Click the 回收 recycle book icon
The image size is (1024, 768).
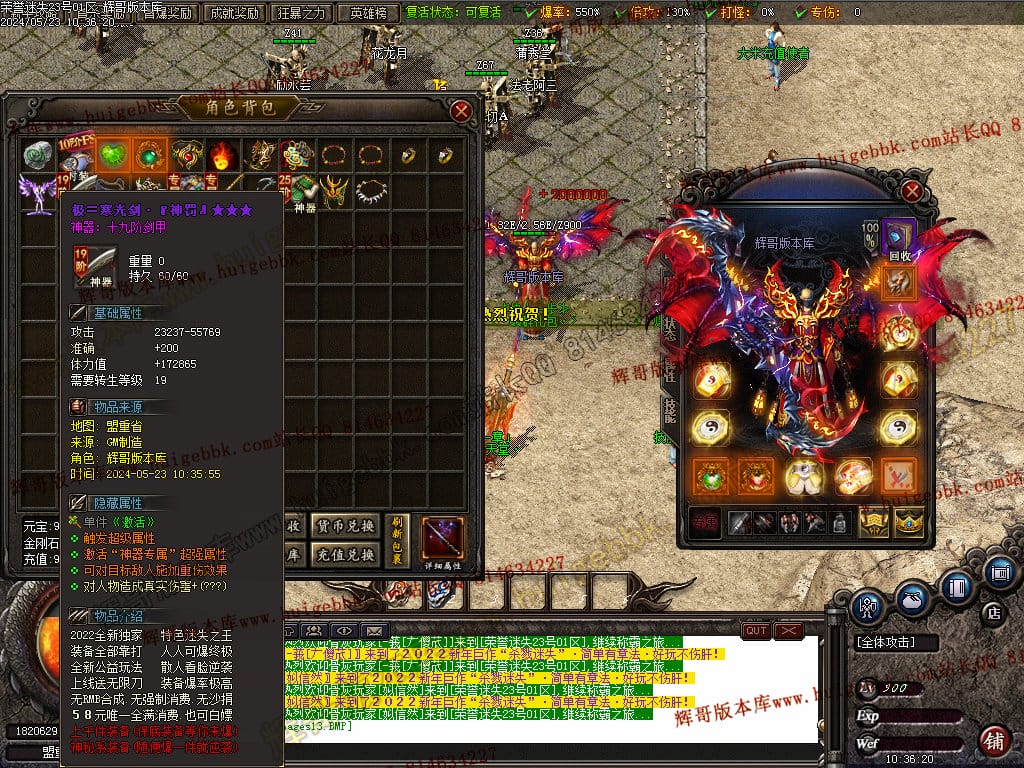pyautogui.click(x=899, y=239)
